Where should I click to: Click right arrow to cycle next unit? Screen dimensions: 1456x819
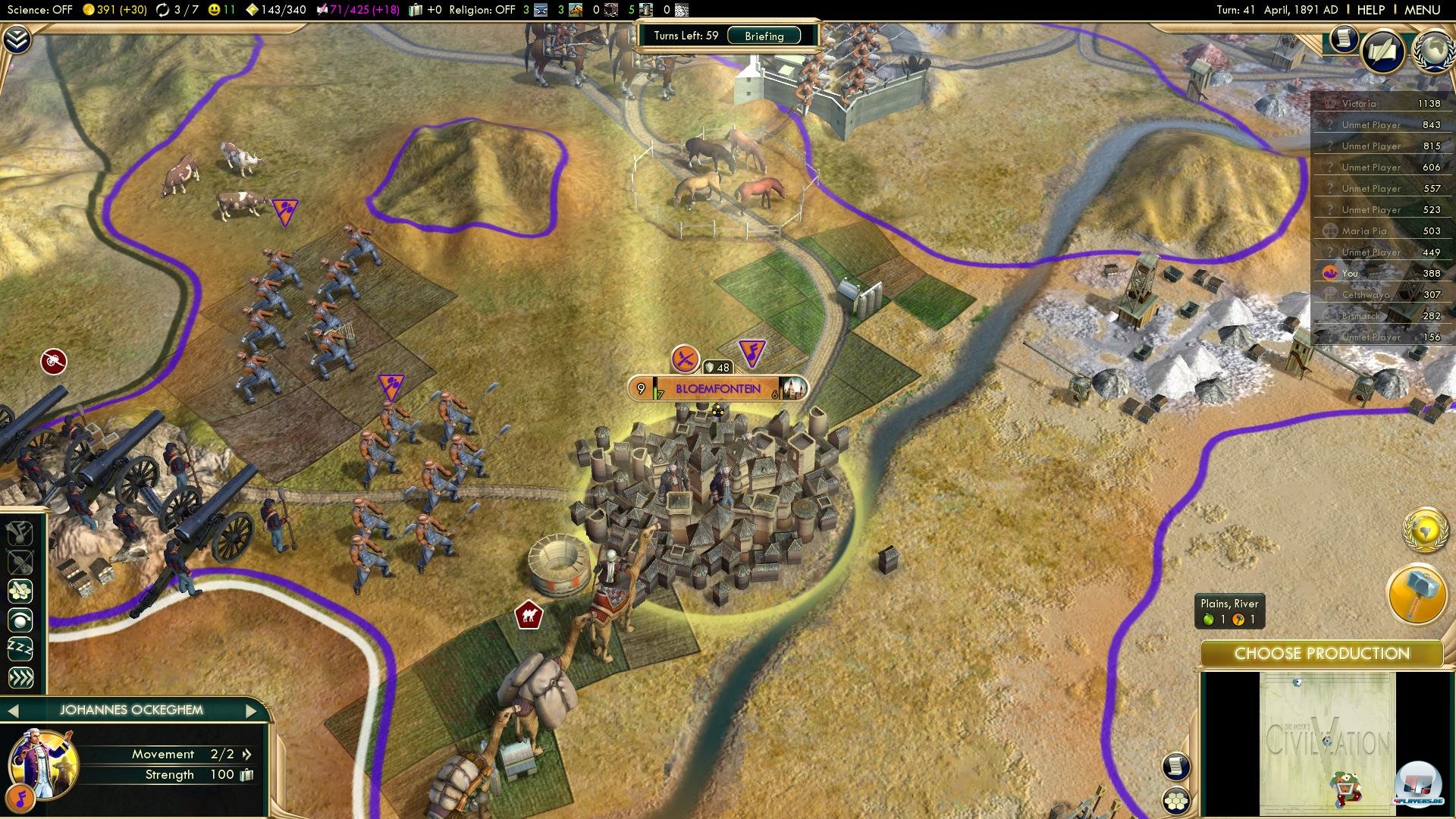pyautogui.click(x=253, y=711)
